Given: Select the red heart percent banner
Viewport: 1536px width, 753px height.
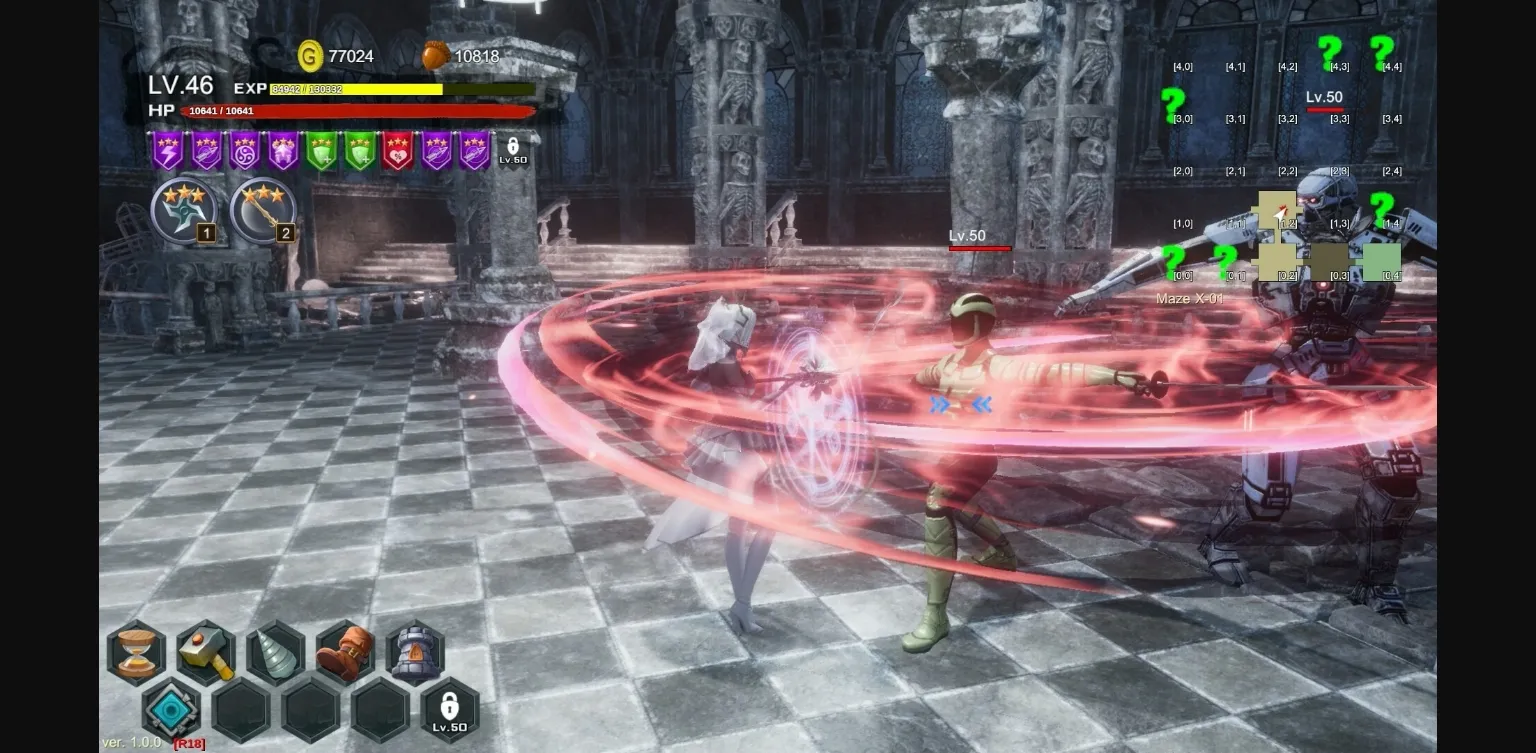Looking at the screenshot, I should pos(398,151).
